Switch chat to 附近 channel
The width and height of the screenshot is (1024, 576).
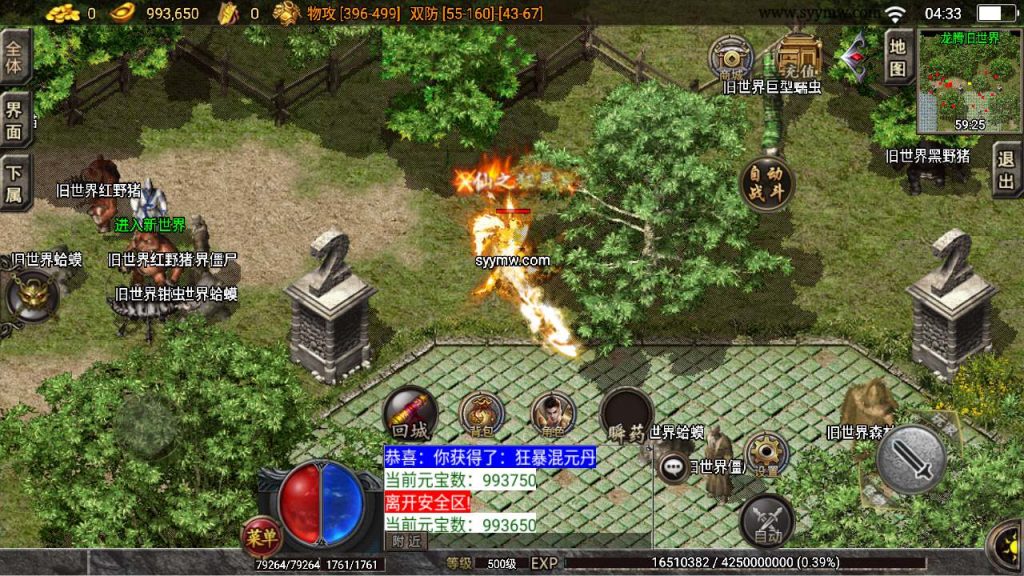[406, 541]
